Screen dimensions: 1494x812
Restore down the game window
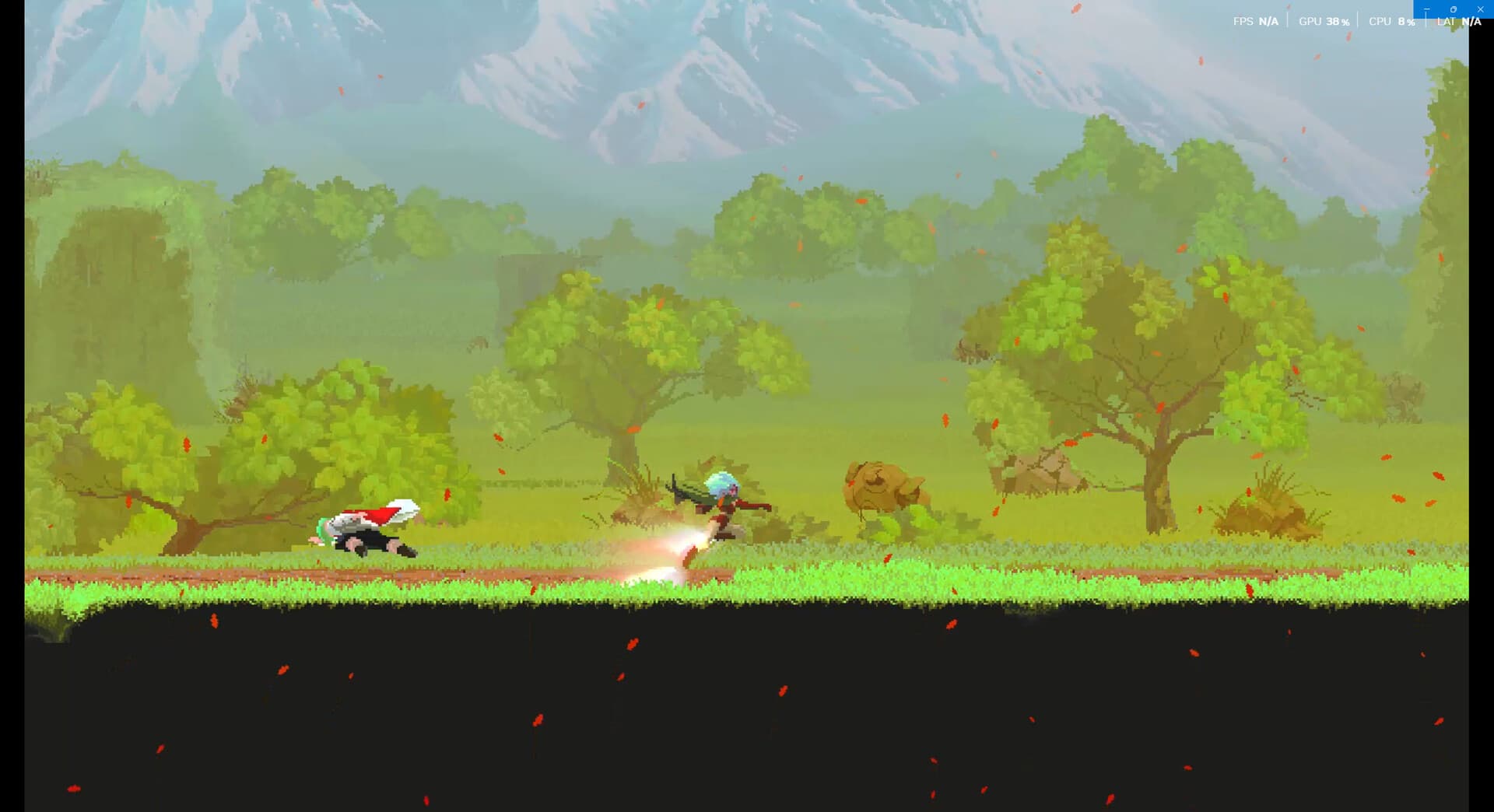click(x=1454, y=9)
